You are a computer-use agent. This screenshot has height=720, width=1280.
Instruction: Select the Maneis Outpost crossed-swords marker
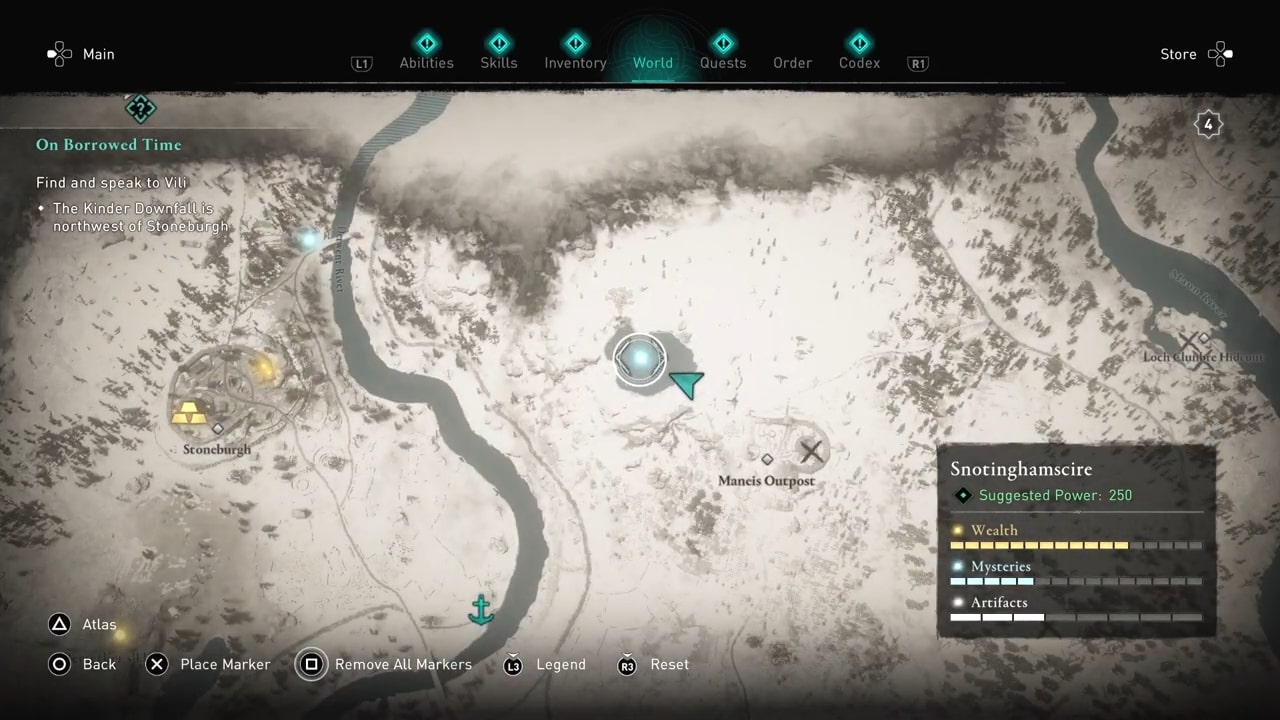(x=811, y=452)
